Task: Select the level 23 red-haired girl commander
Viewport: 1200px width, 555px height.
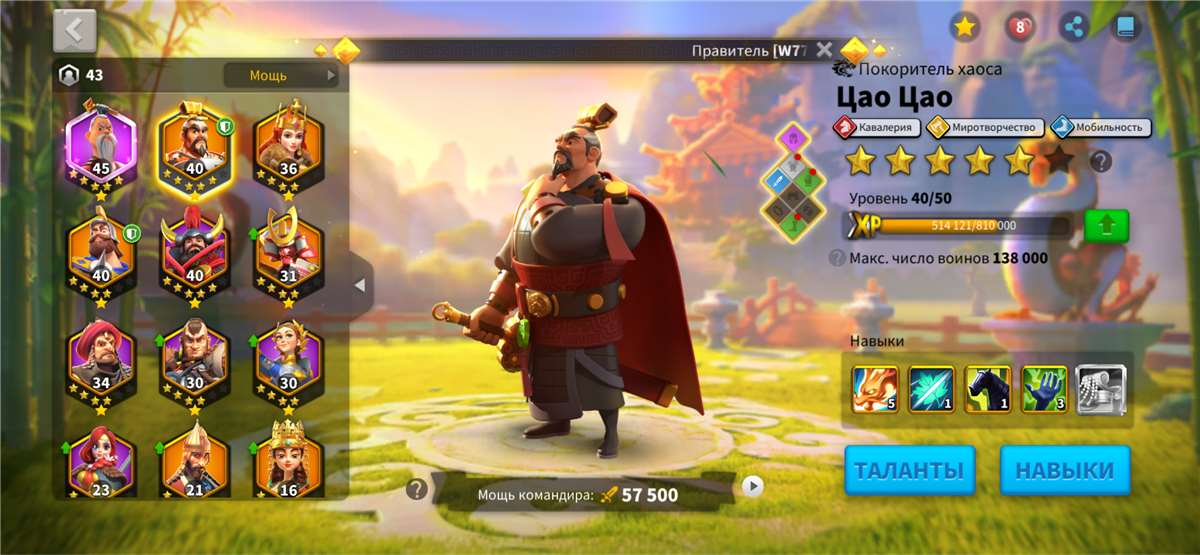Action: (101, 463)
